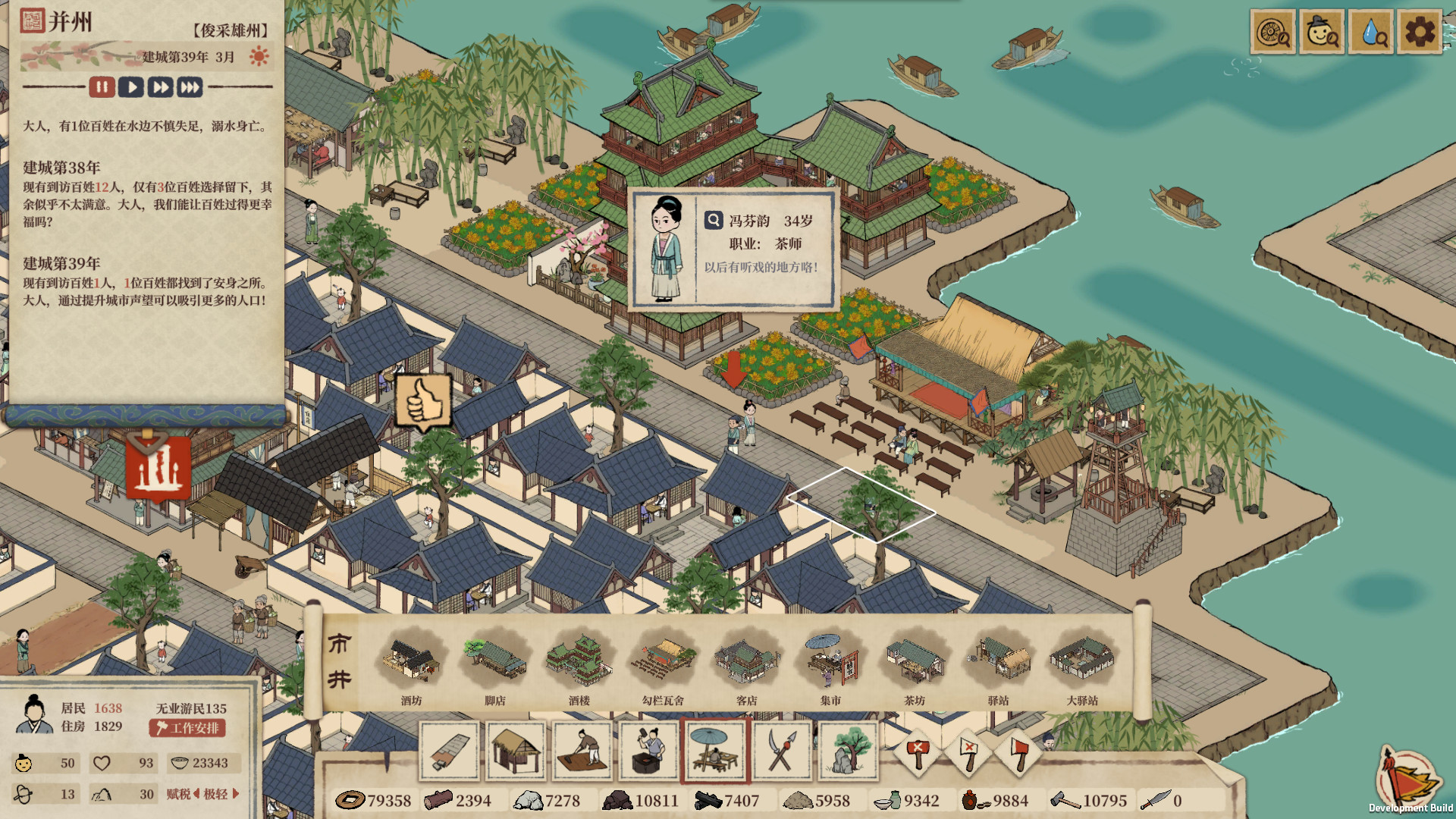
Task: Select the 勾栏瓦舍 theater building
Action: point(664,665)
